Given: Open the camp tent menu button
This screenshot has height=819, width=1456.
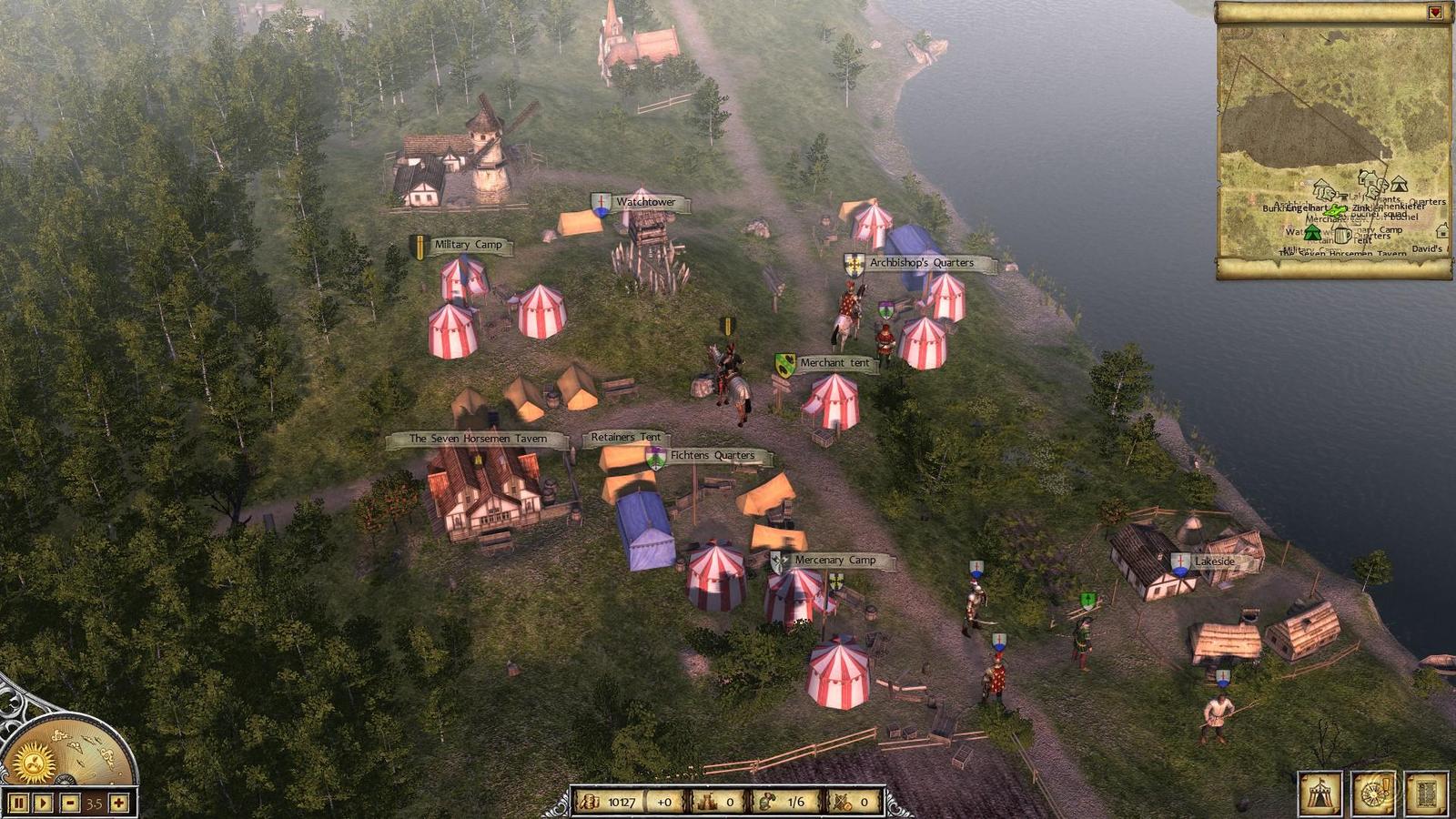Looking at the screenshot, I should (1319, 794).
